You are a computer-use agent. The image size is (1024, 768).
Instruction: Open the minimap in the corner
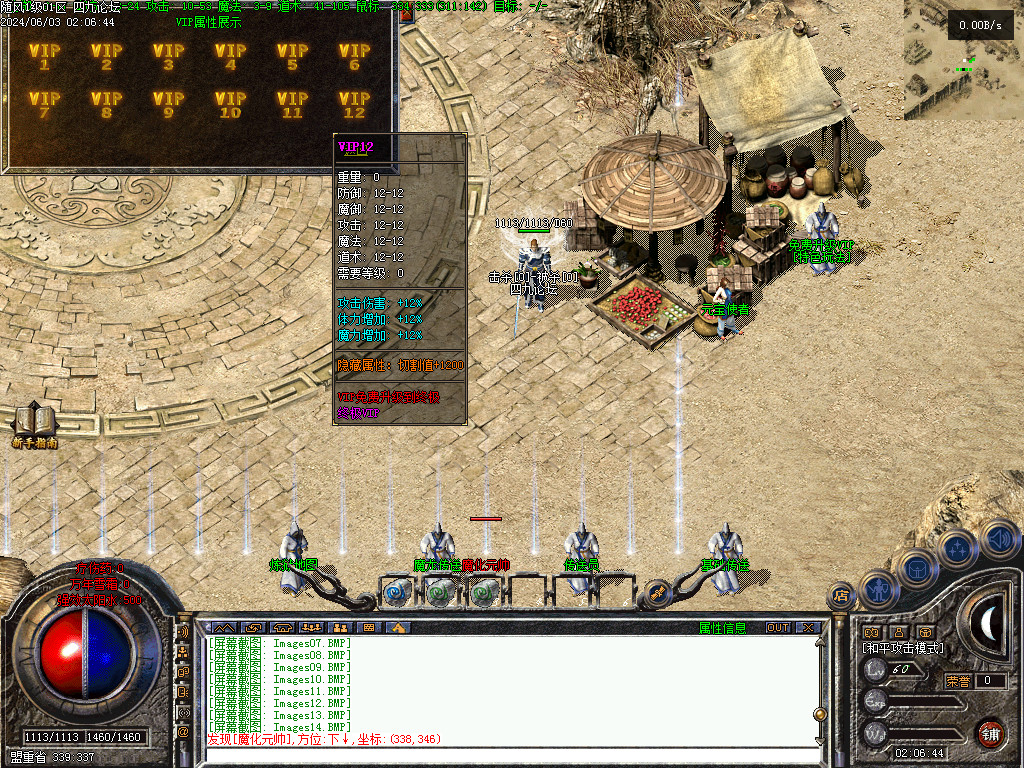[963, 60]
